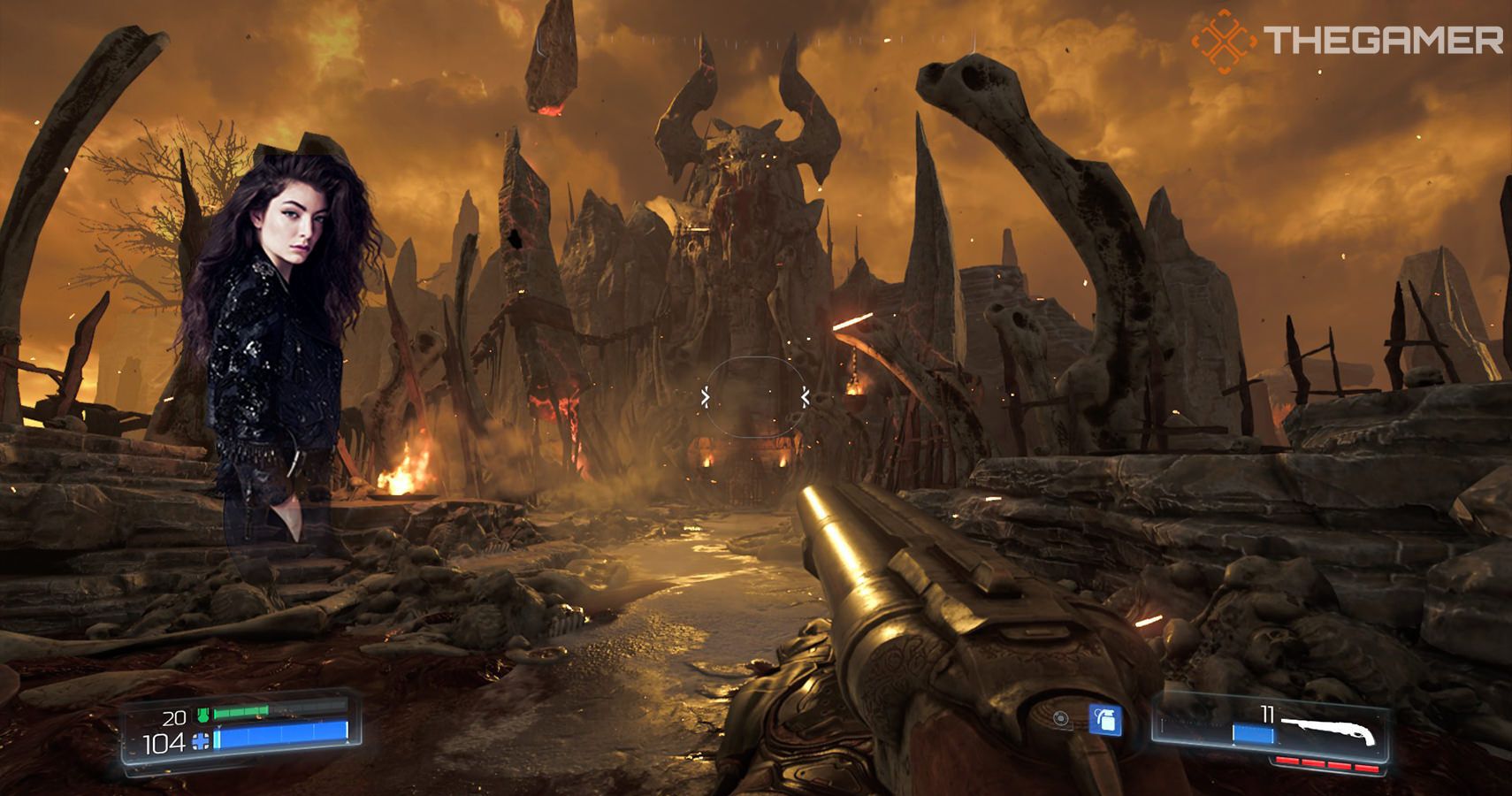Click the green armor icon
The image size is (1512, 796).
202,715
